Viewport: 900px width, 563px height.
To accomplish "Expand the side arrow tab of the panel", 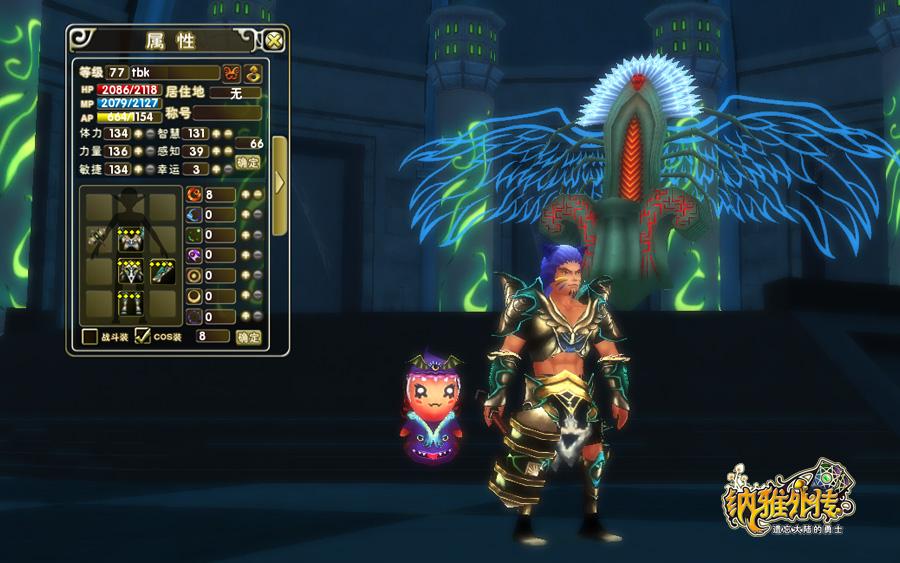I will pos(279,182).
